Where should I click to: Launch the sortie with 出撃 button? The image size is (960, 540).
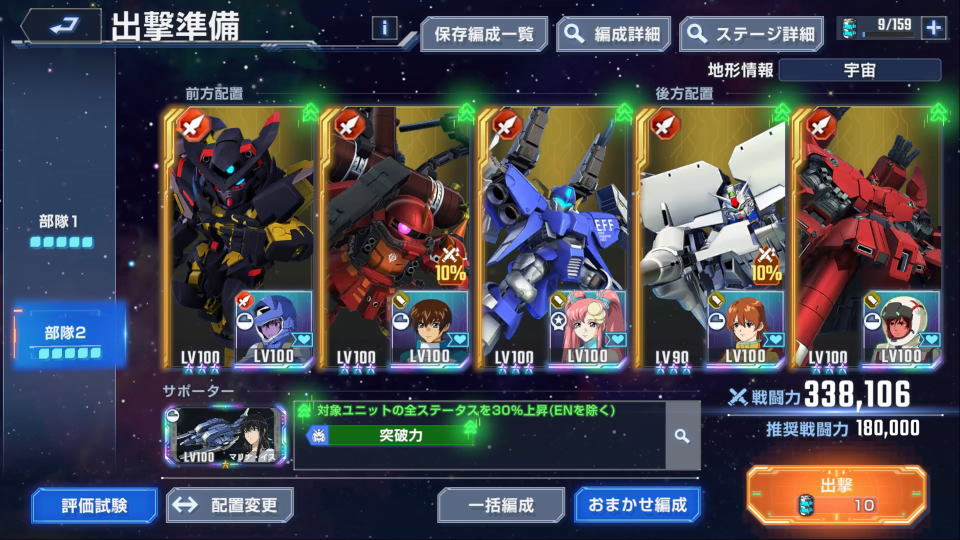point(835,495)
